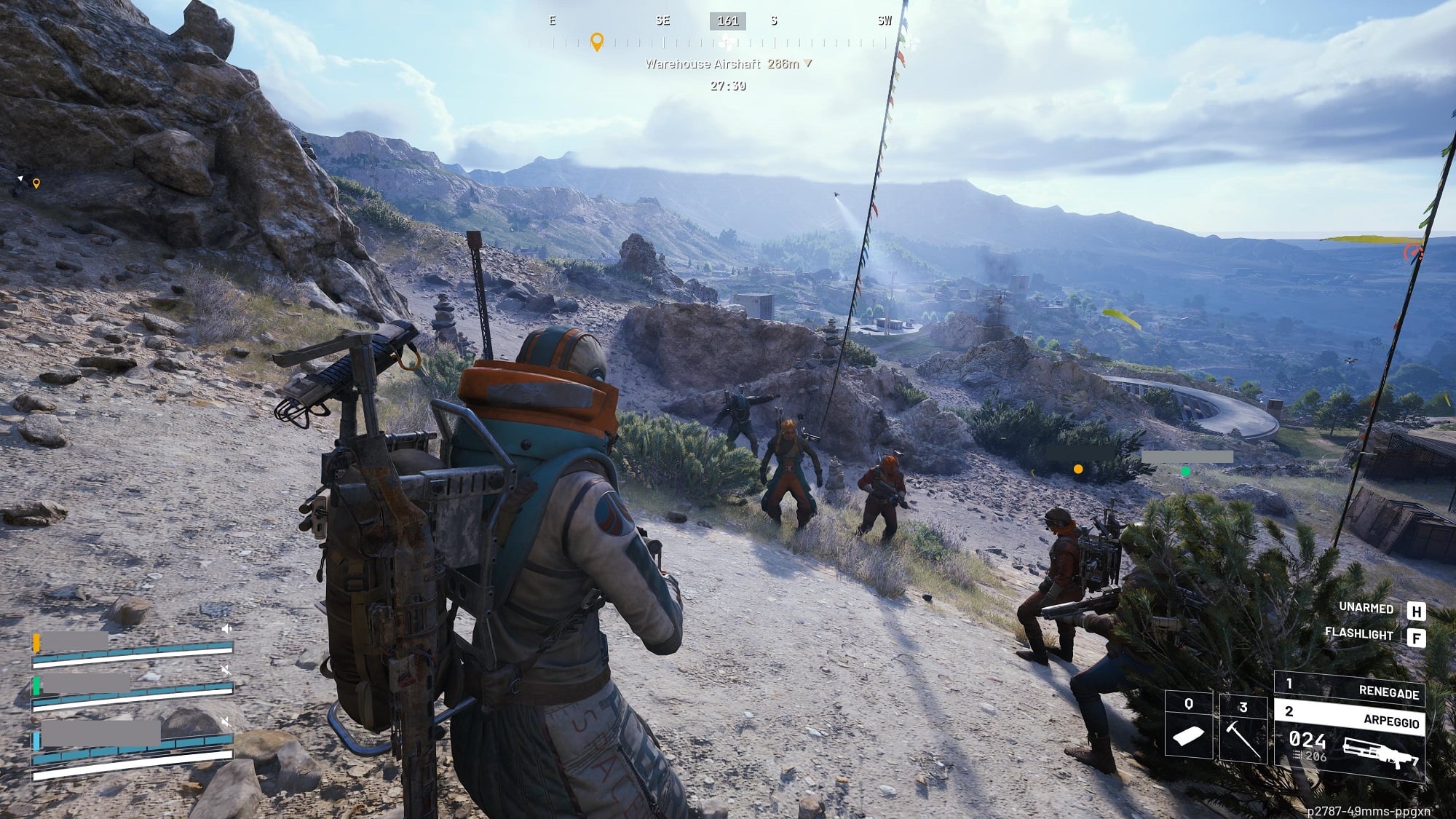1456x819 pixels.
Task: Choose the pickaxe tool slot
Action: (x=1243, y=727)
